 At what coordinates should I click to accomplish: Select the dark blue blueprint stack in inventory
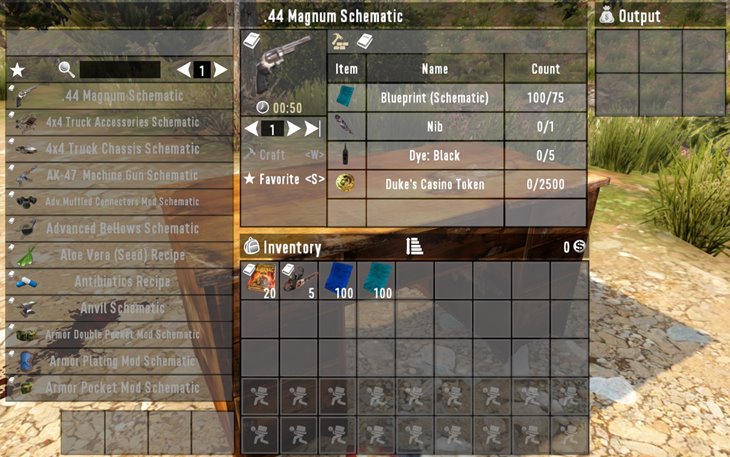pos(338,281)
